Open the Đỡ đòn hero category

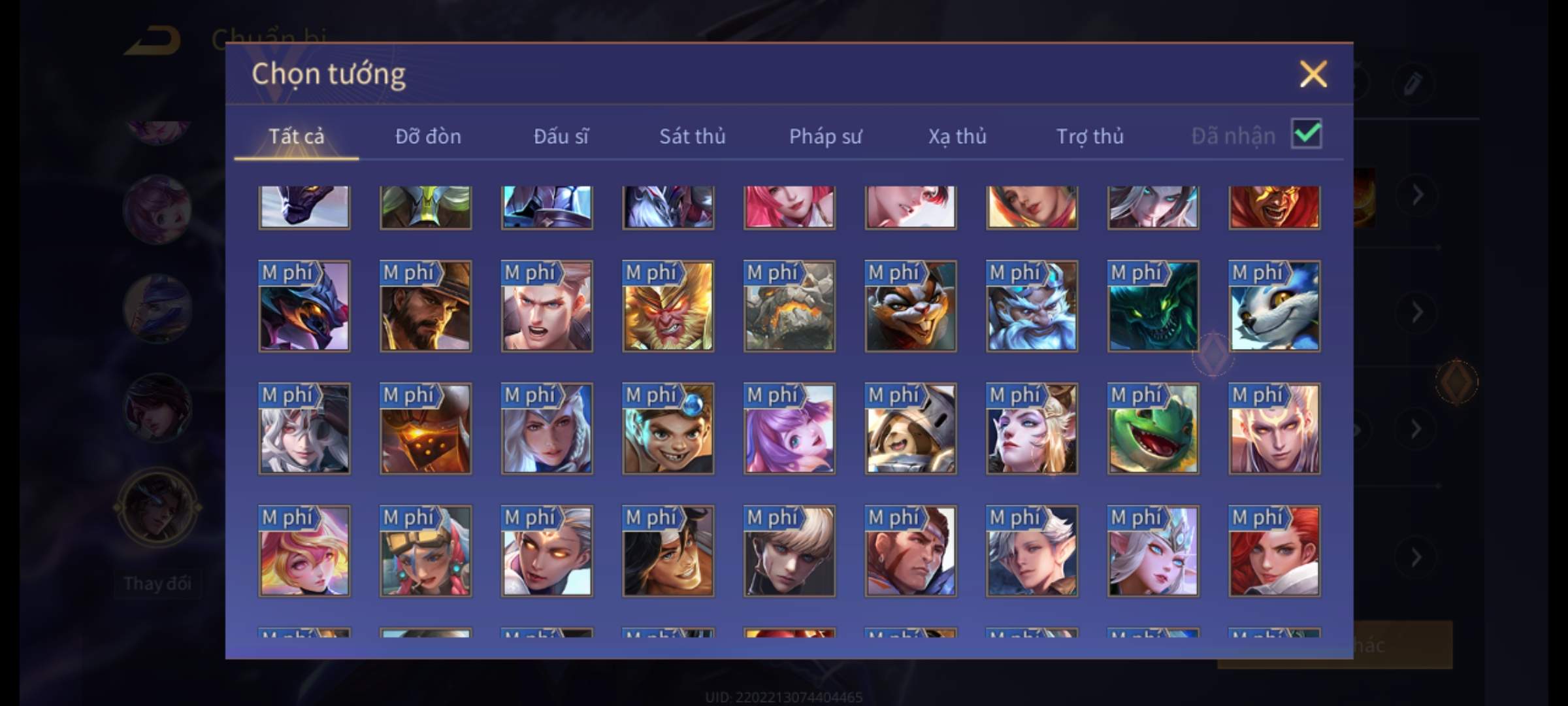pyautogui.click(x=428, y=136)
